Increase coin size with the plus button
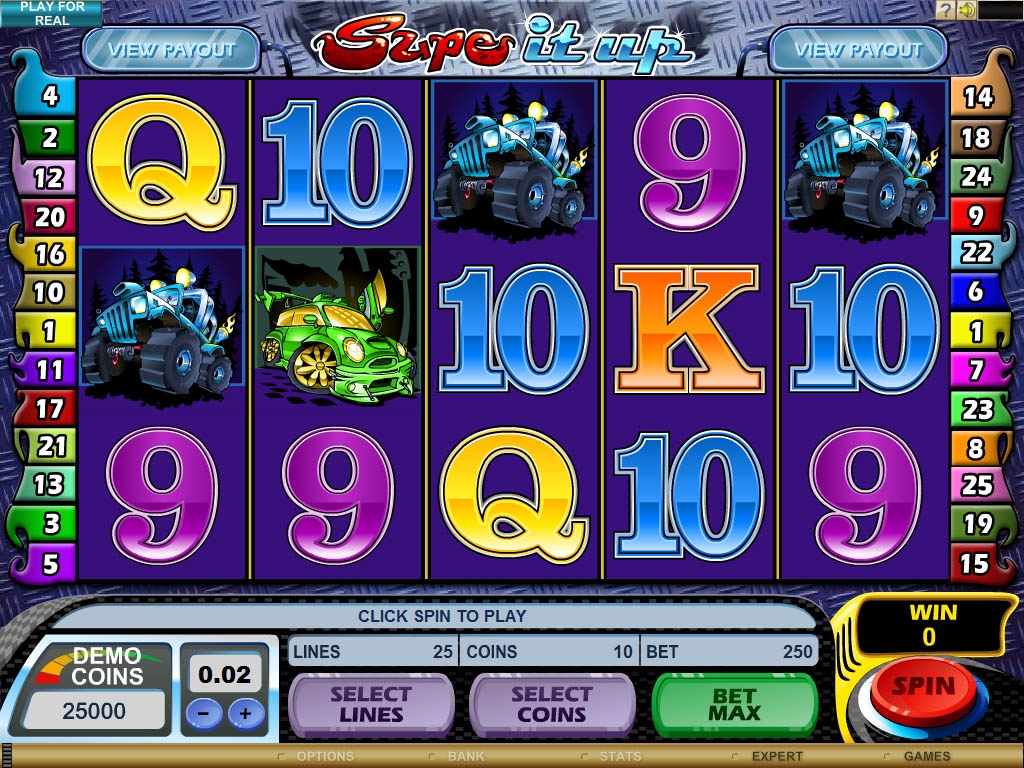Image resolution: width=1024 pixels, height=768 pixels. [246, 714]
